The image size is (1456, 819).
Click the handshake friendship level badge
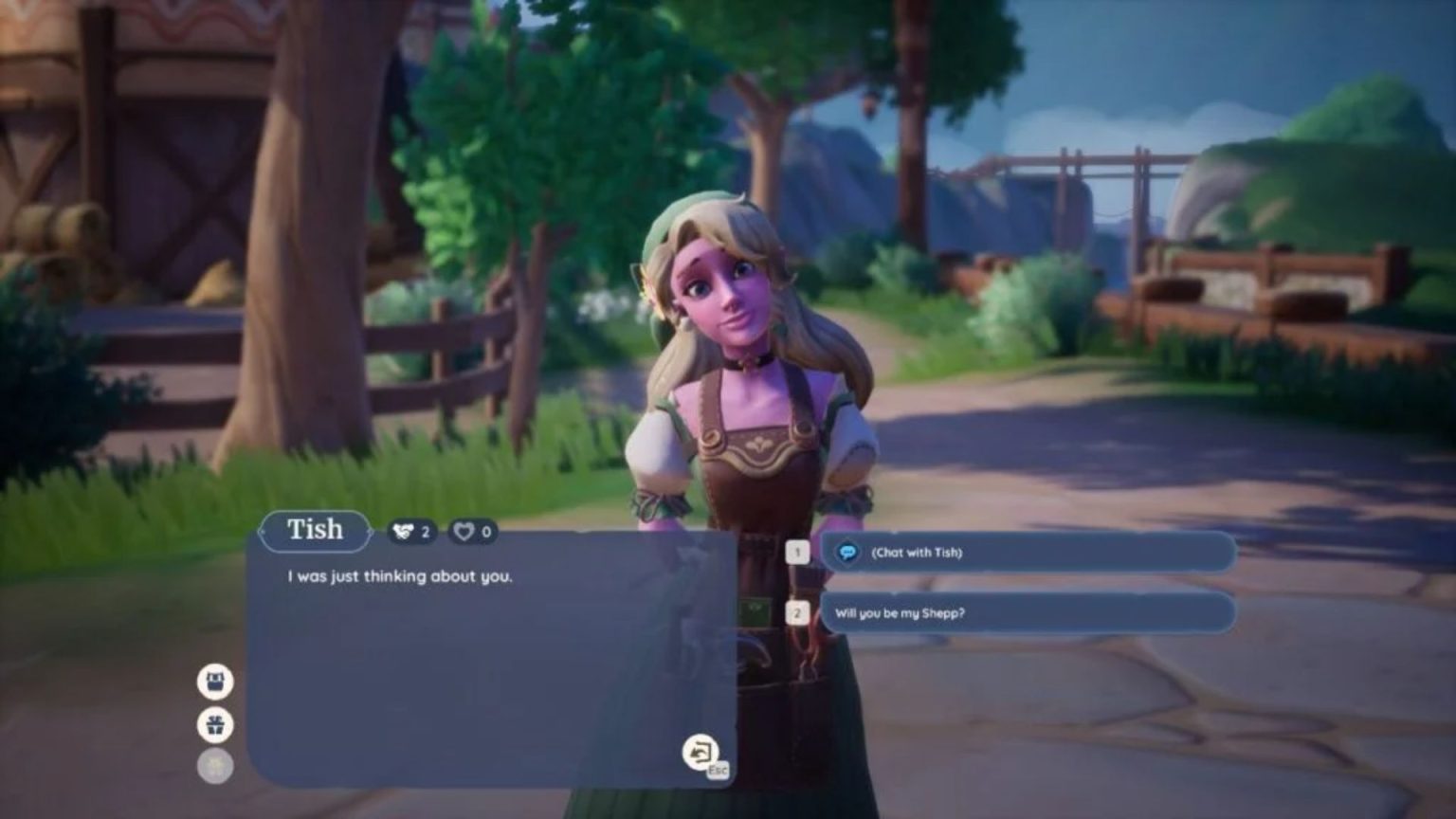(x=411, y=532)
